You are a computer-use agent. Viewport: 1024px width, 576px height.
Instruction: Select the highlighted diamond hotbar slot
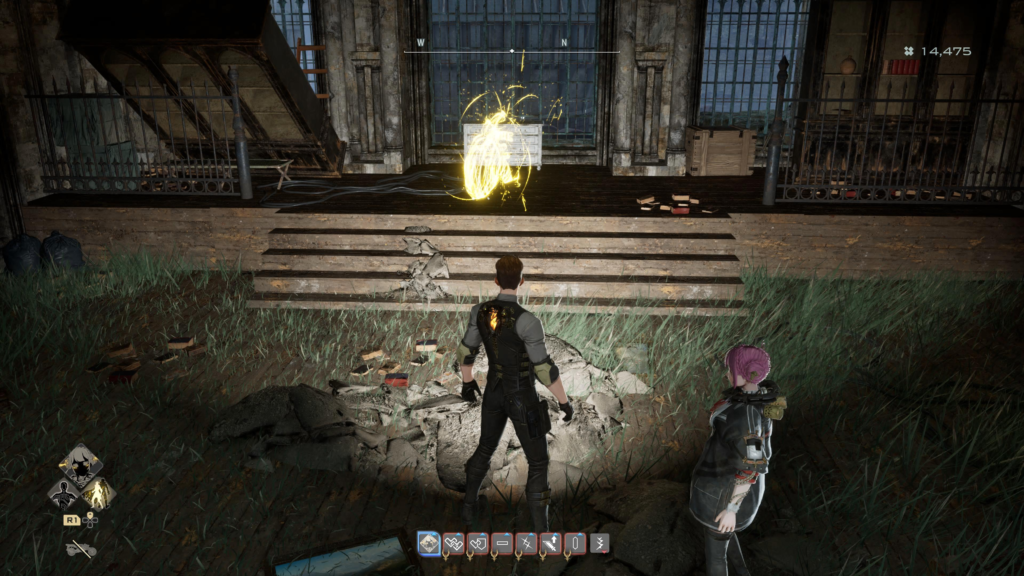coord(429,543)
